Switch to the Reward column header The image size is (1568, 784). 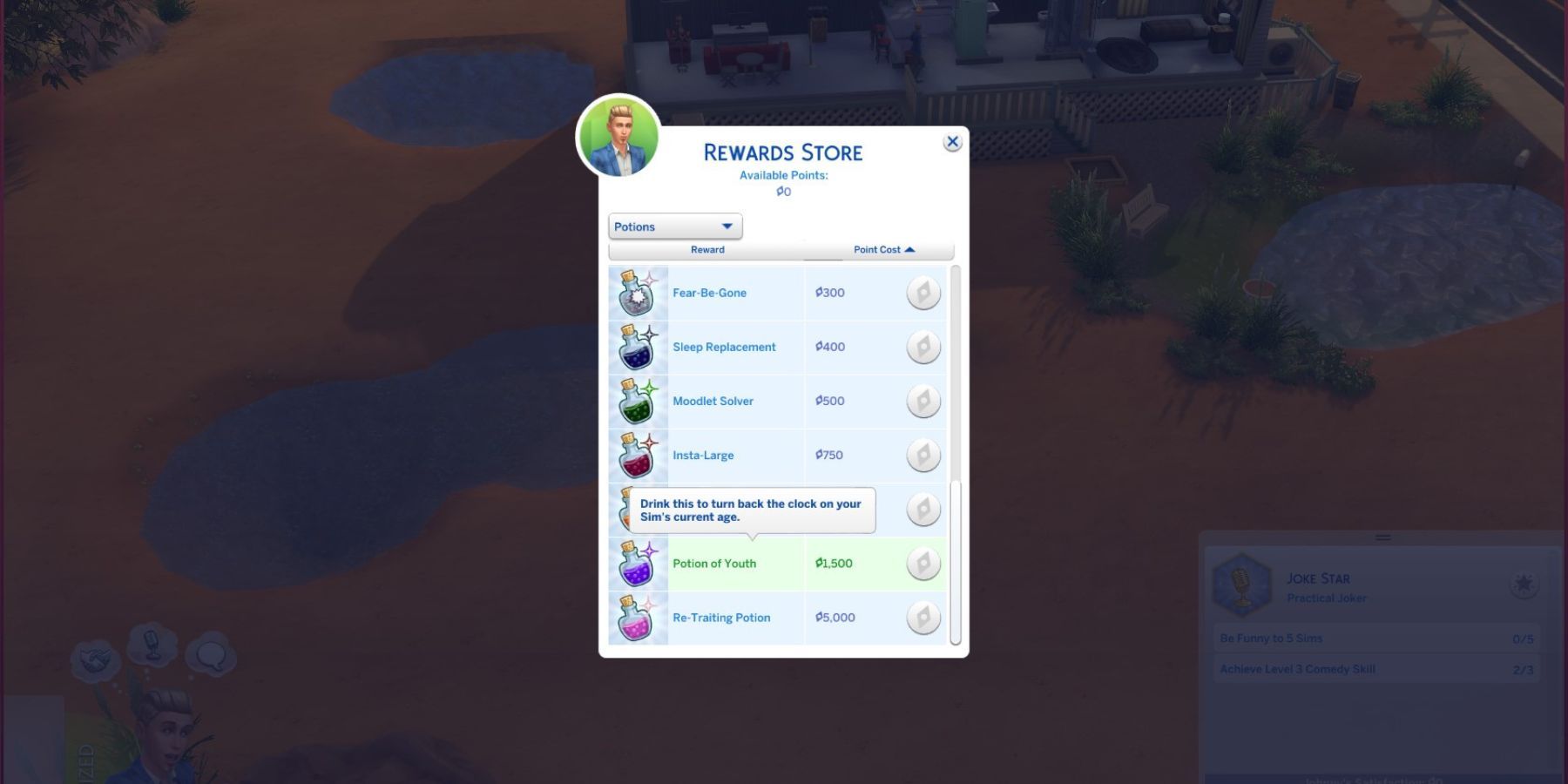[x=707, y=249]
